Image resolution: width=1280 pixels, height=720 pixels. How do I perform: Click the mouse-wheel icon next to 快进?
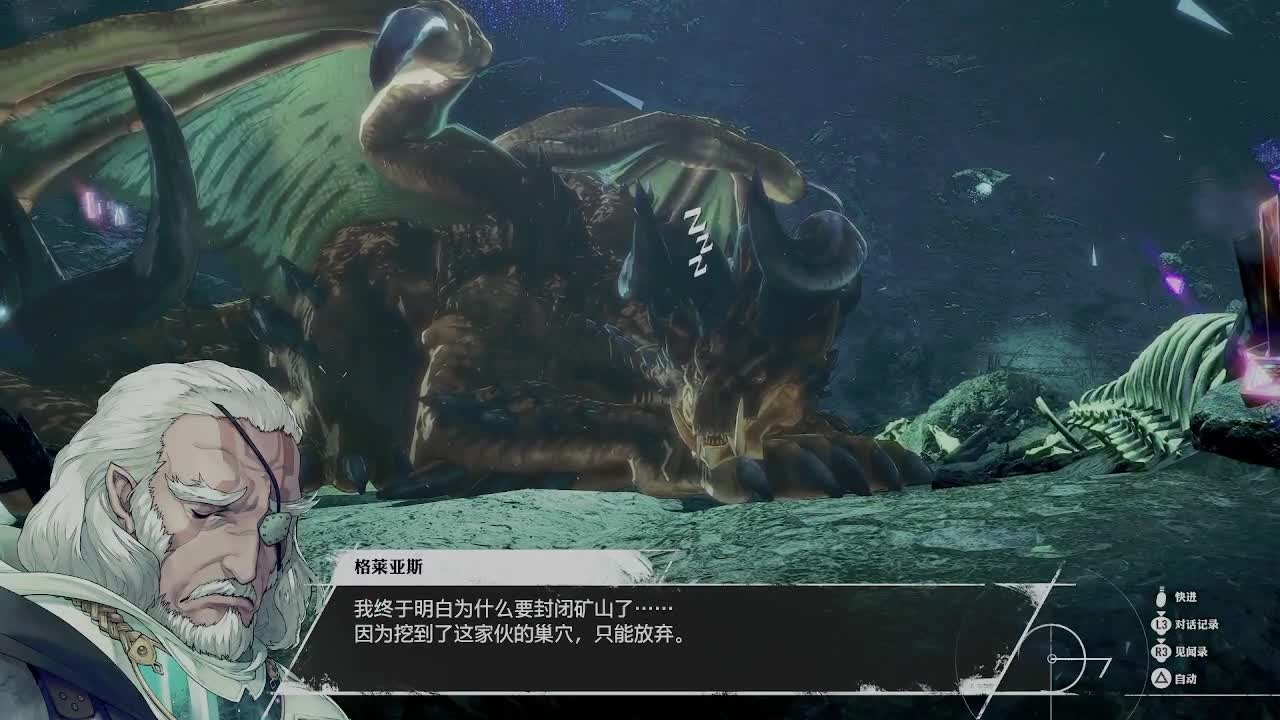pos(1161,600)
